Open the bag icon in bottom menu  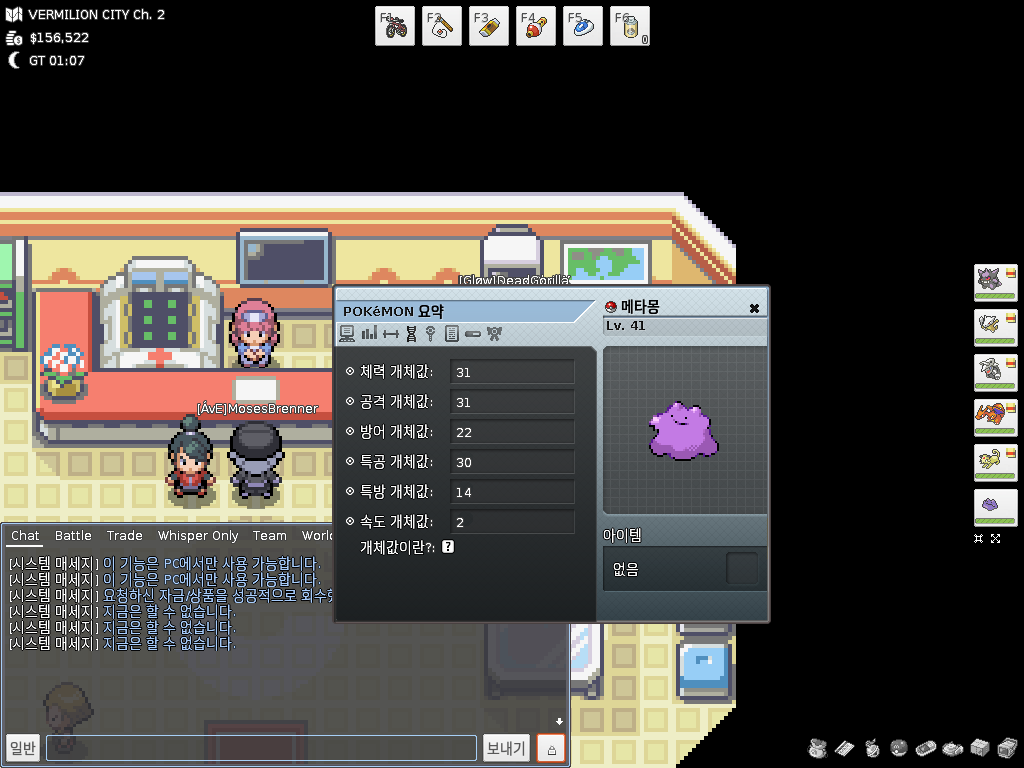point(818,748)
